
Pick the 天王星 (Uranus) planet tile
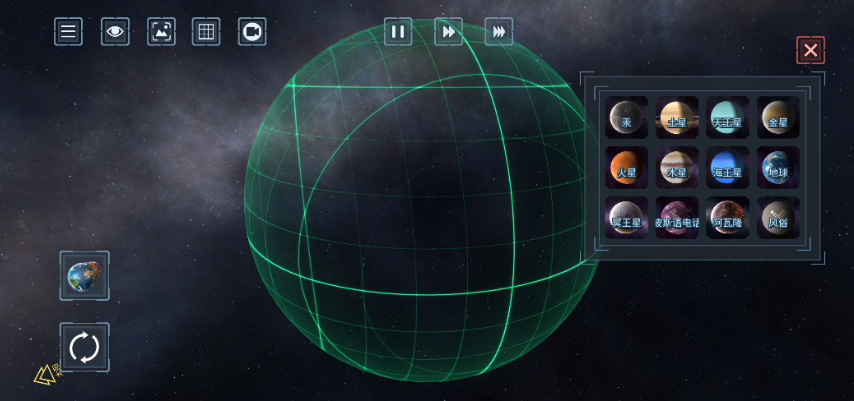[x=727, y=118]
